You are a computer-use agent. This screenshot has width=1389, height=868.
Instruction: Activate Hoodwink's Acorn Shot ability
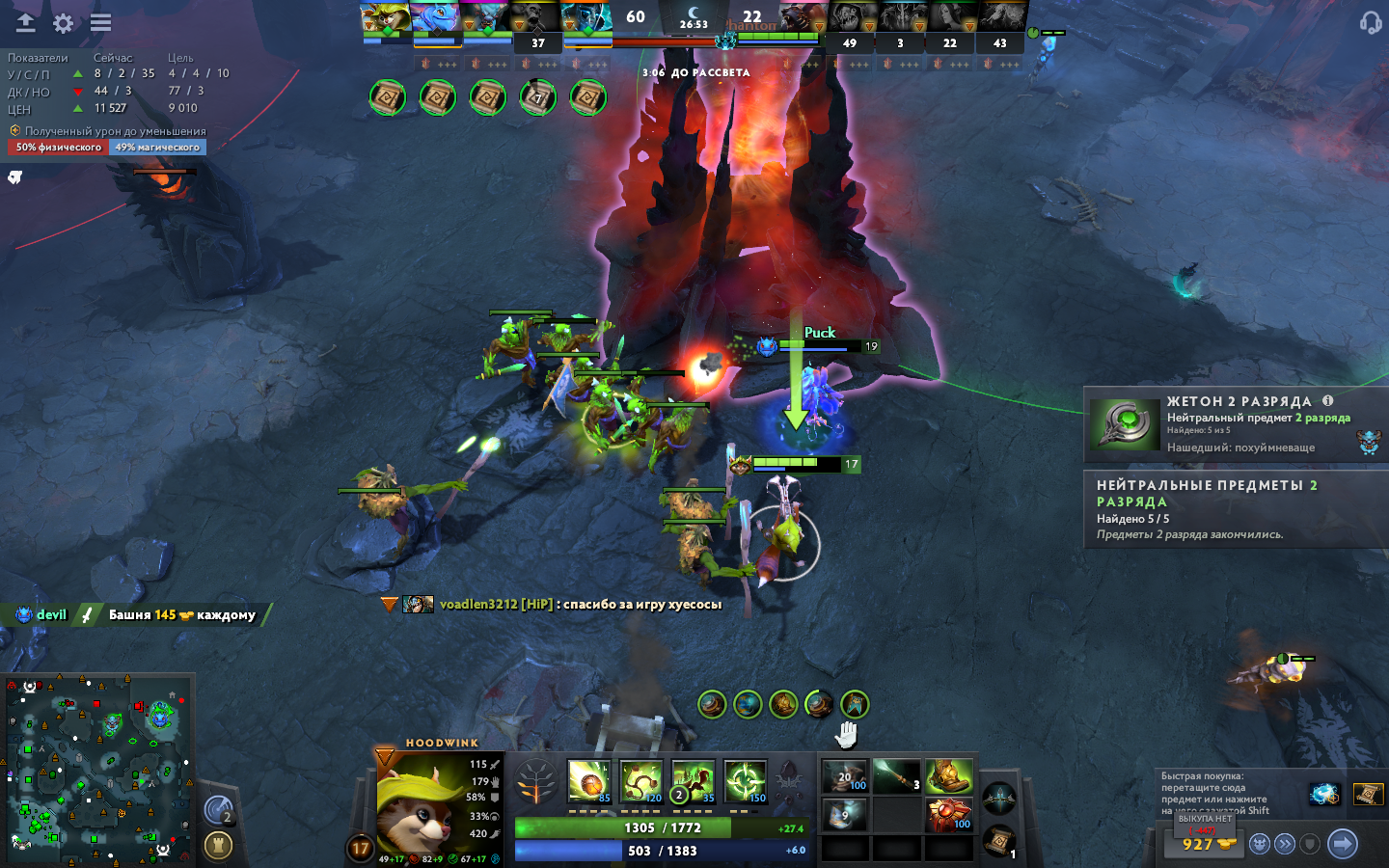(x=589, y=781)
